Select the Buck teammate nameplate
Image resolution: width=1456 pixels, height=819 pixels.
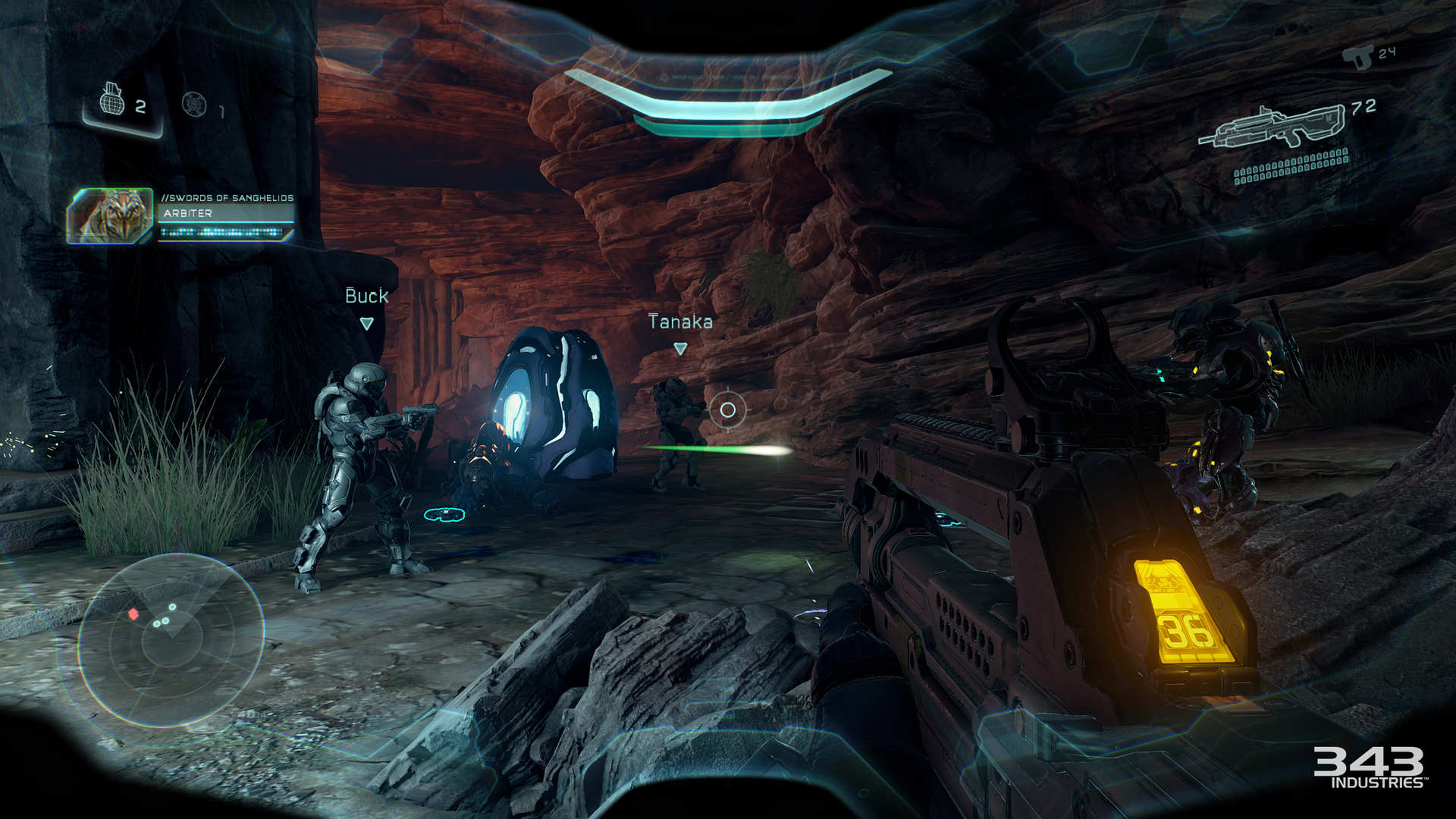tap(367, 297)
